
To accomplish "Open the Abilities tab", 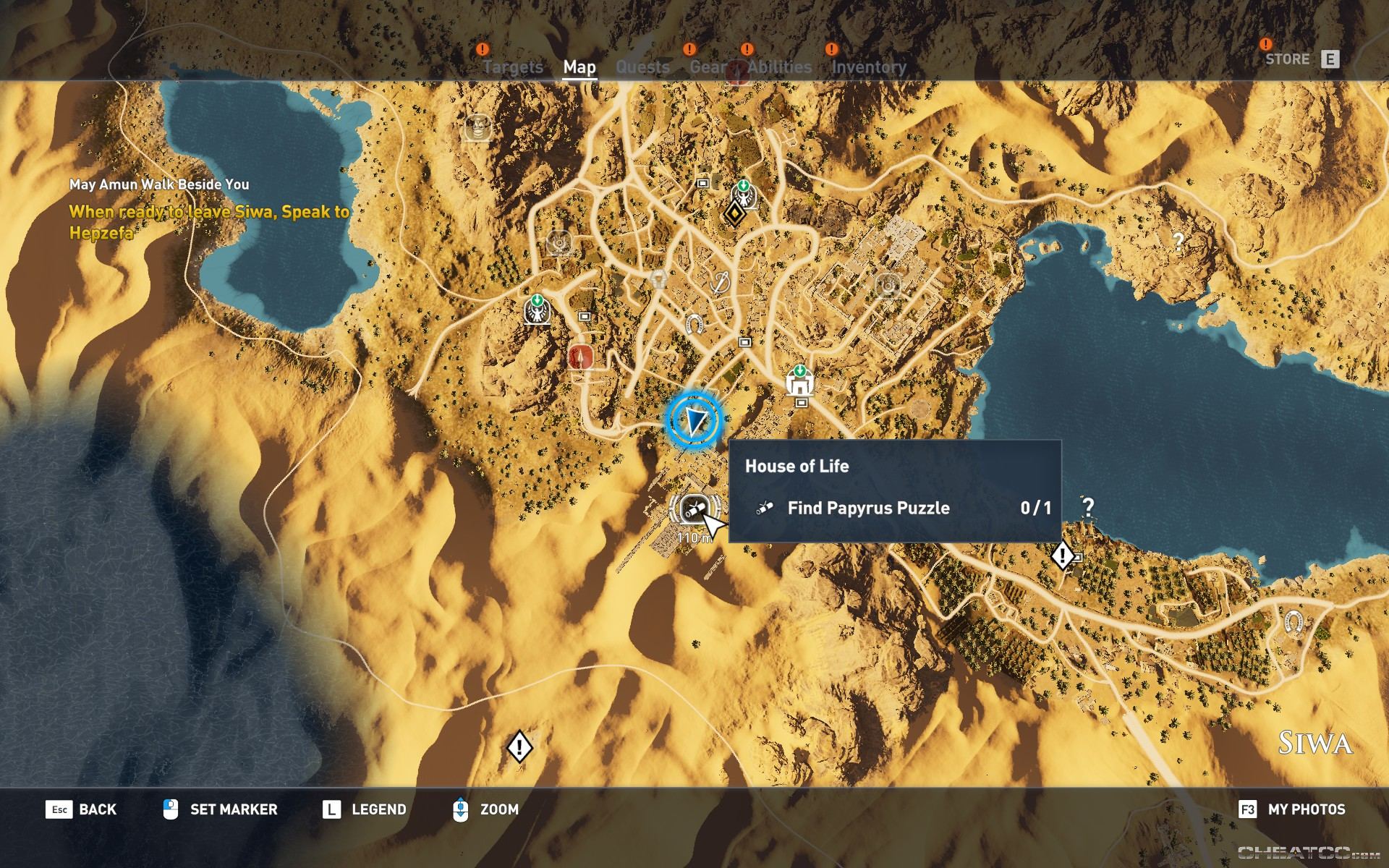I will click(x=779, y=67).
